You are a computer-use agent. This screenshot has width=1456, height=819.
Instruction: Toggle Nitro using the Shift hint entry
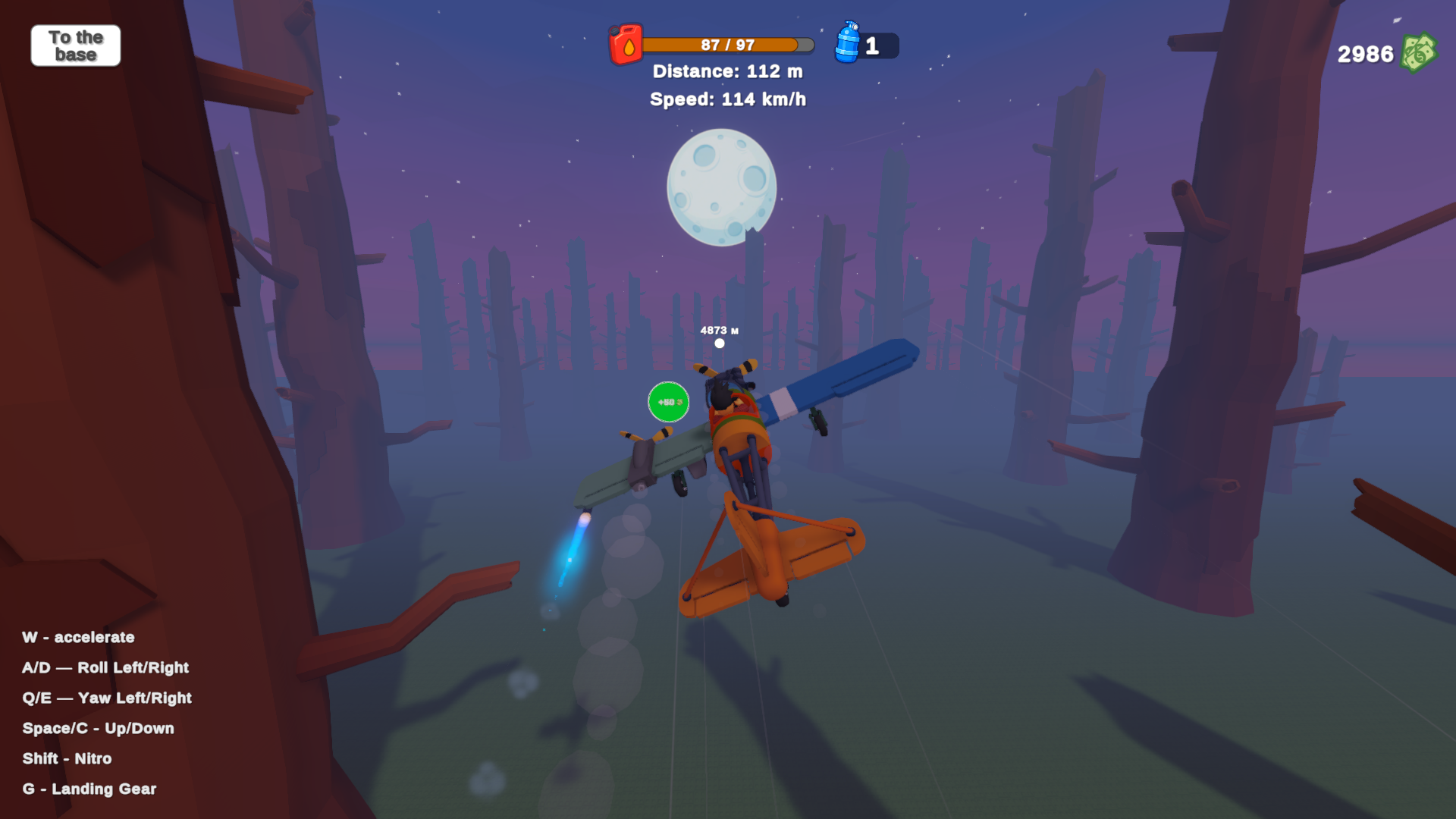point(67,758)
